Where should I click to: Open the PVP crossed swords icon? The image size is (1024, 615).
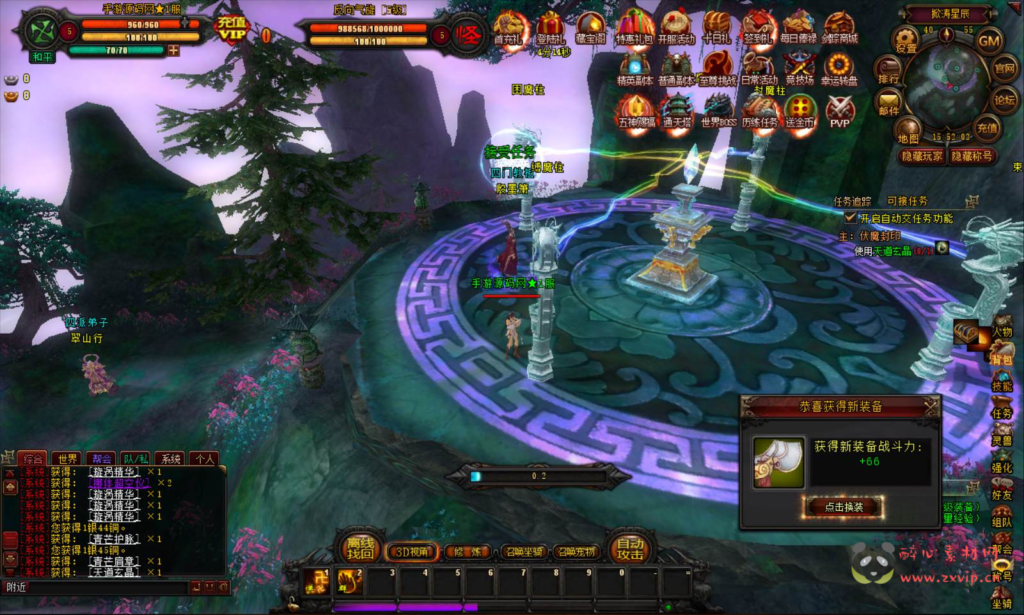(840, 109)
